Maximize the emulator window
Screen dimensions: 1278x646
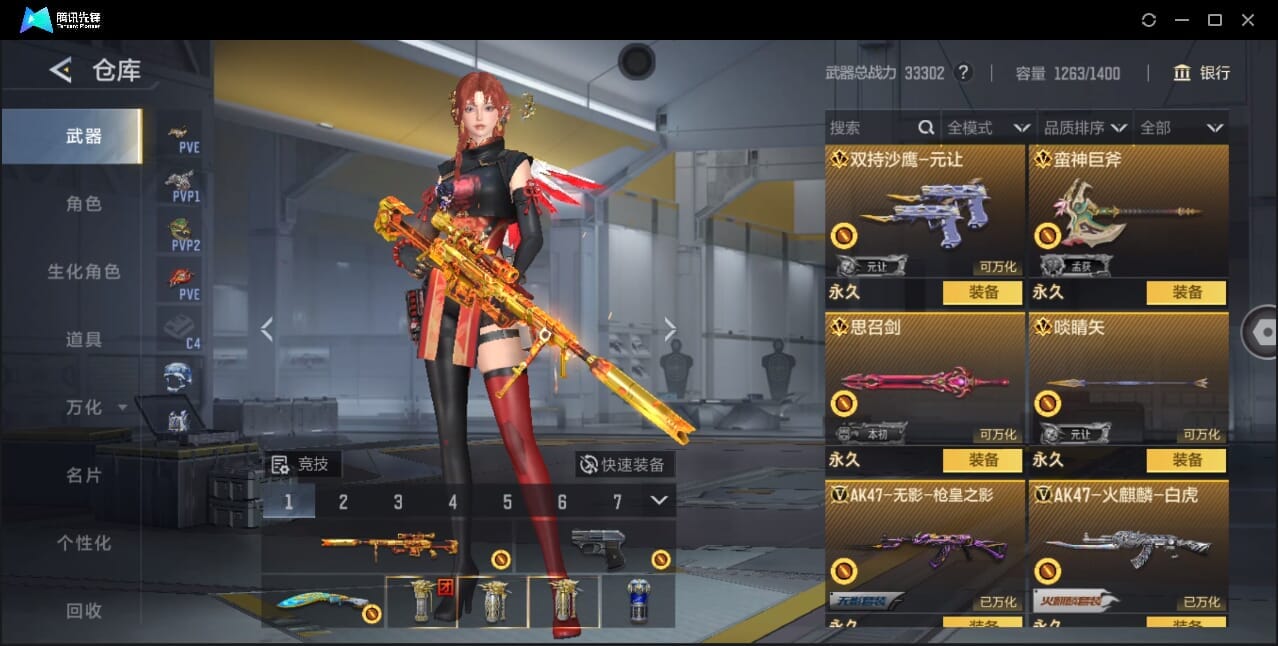pyautogui.click(x=1215, y=20)
